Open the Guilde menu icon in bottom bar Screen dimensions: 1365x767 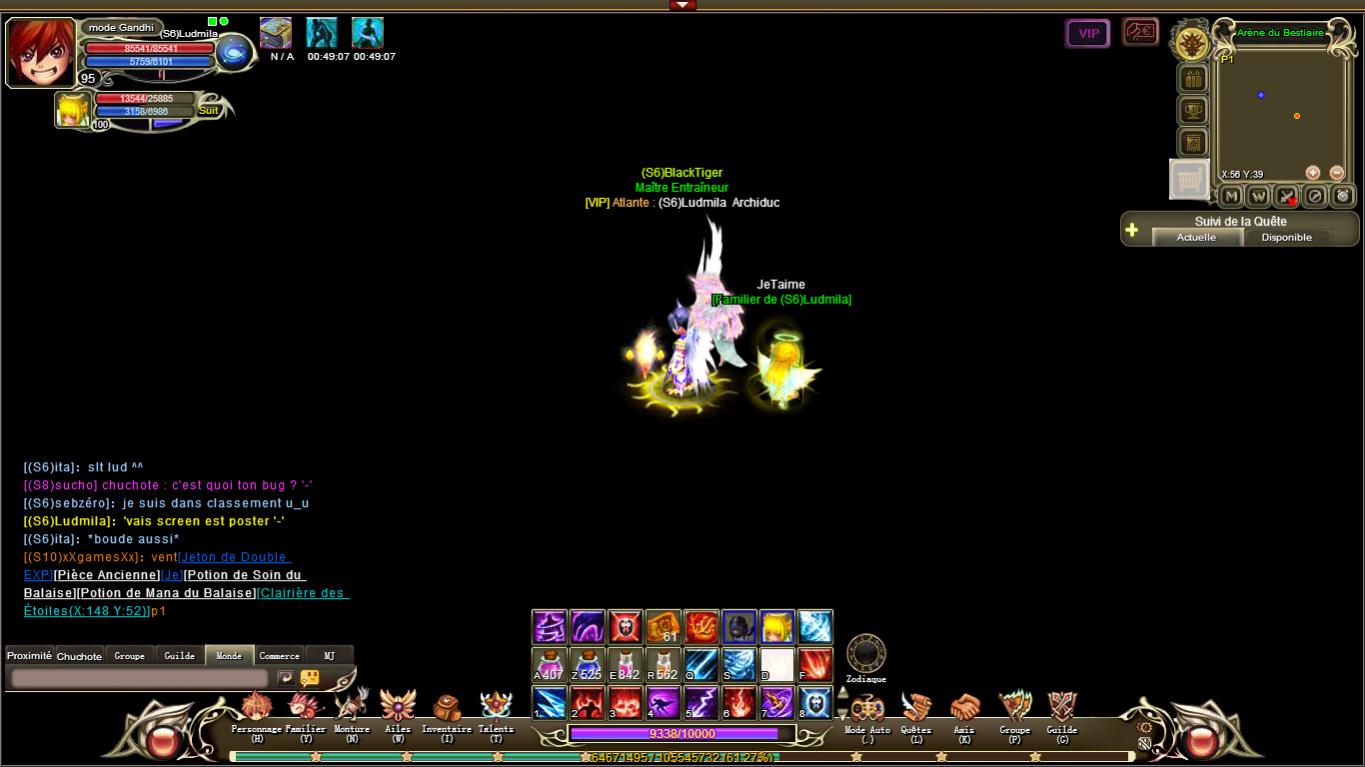click(1062, 708)
